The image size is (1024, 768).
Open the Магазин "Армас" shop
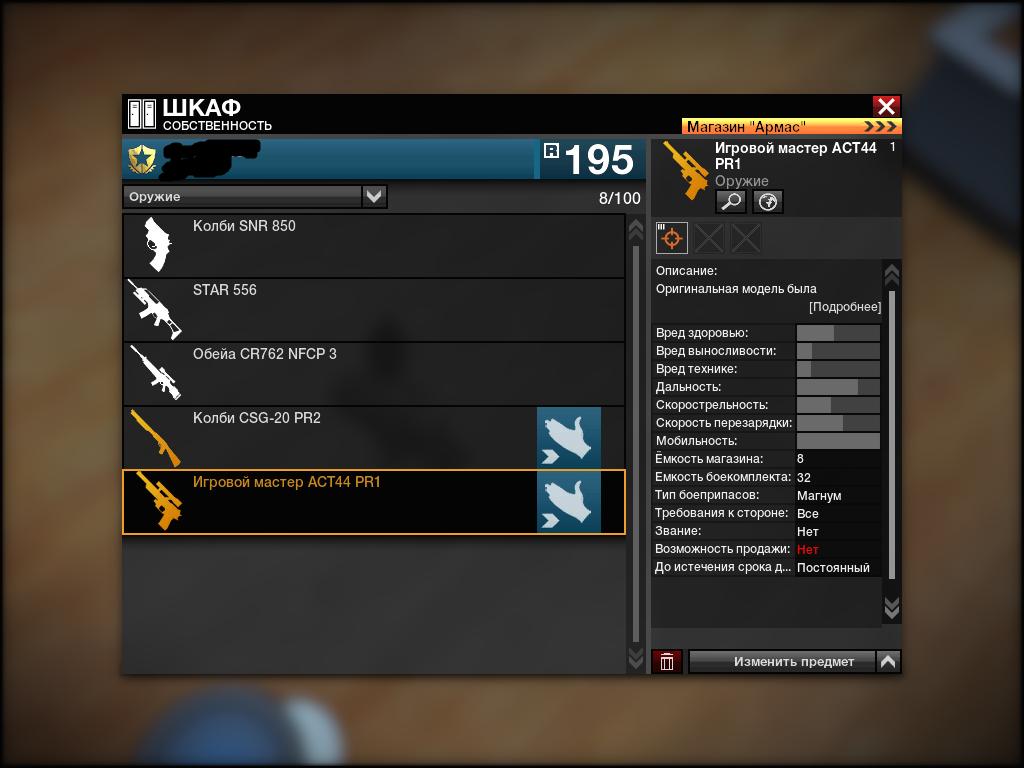click(791, 127)
